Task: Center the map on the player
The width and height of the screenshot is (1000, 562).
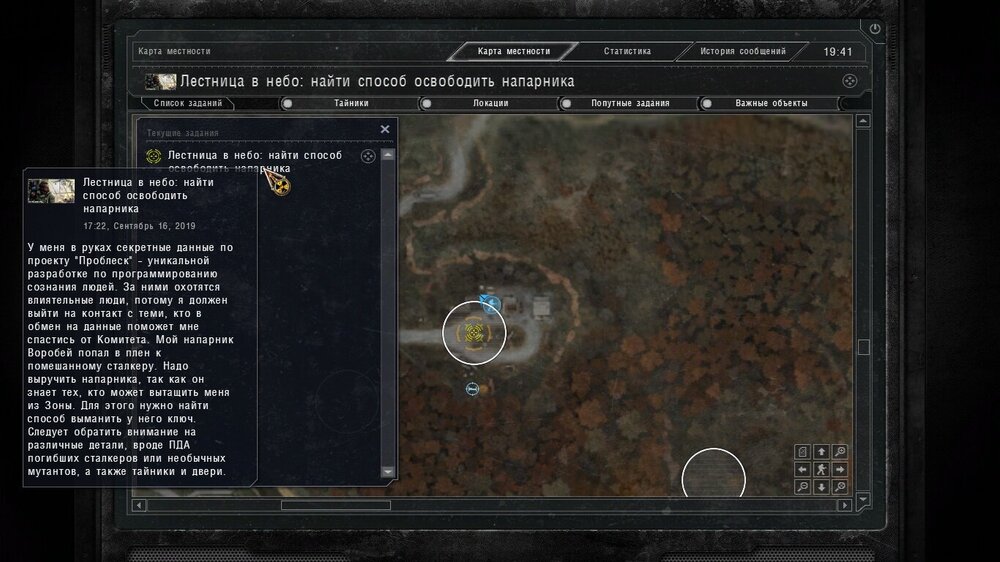Action: tap(821, 469)
